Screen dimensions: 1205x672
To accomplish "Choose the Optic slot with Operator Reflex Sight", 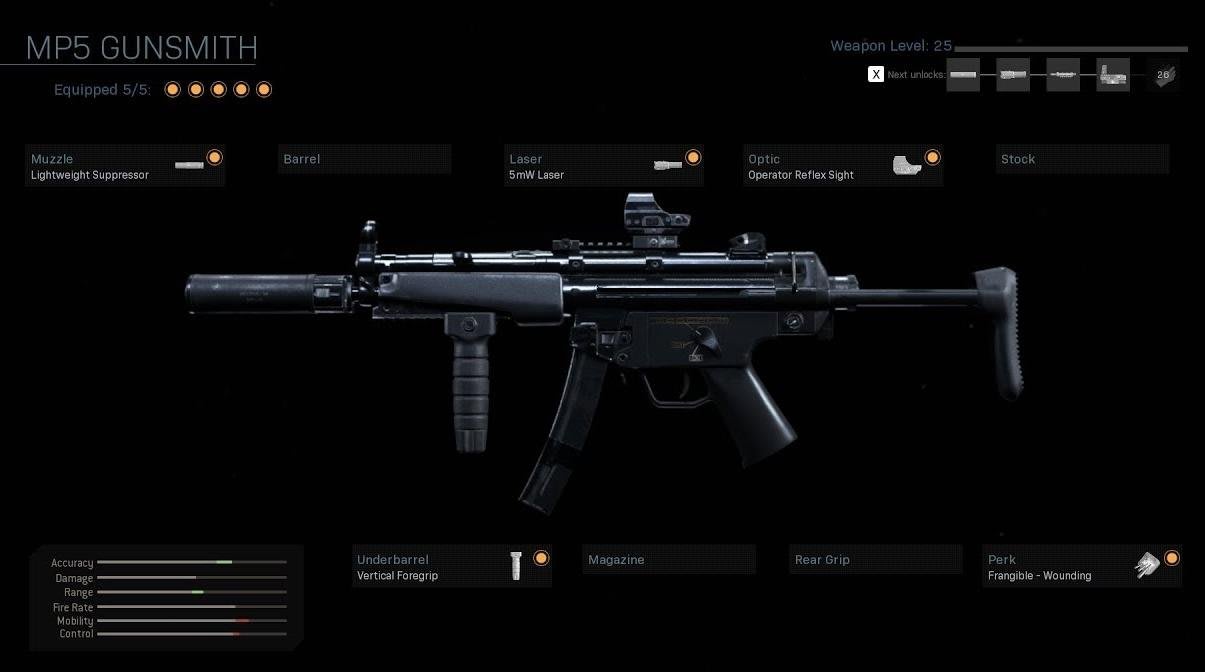I will 843,166.
